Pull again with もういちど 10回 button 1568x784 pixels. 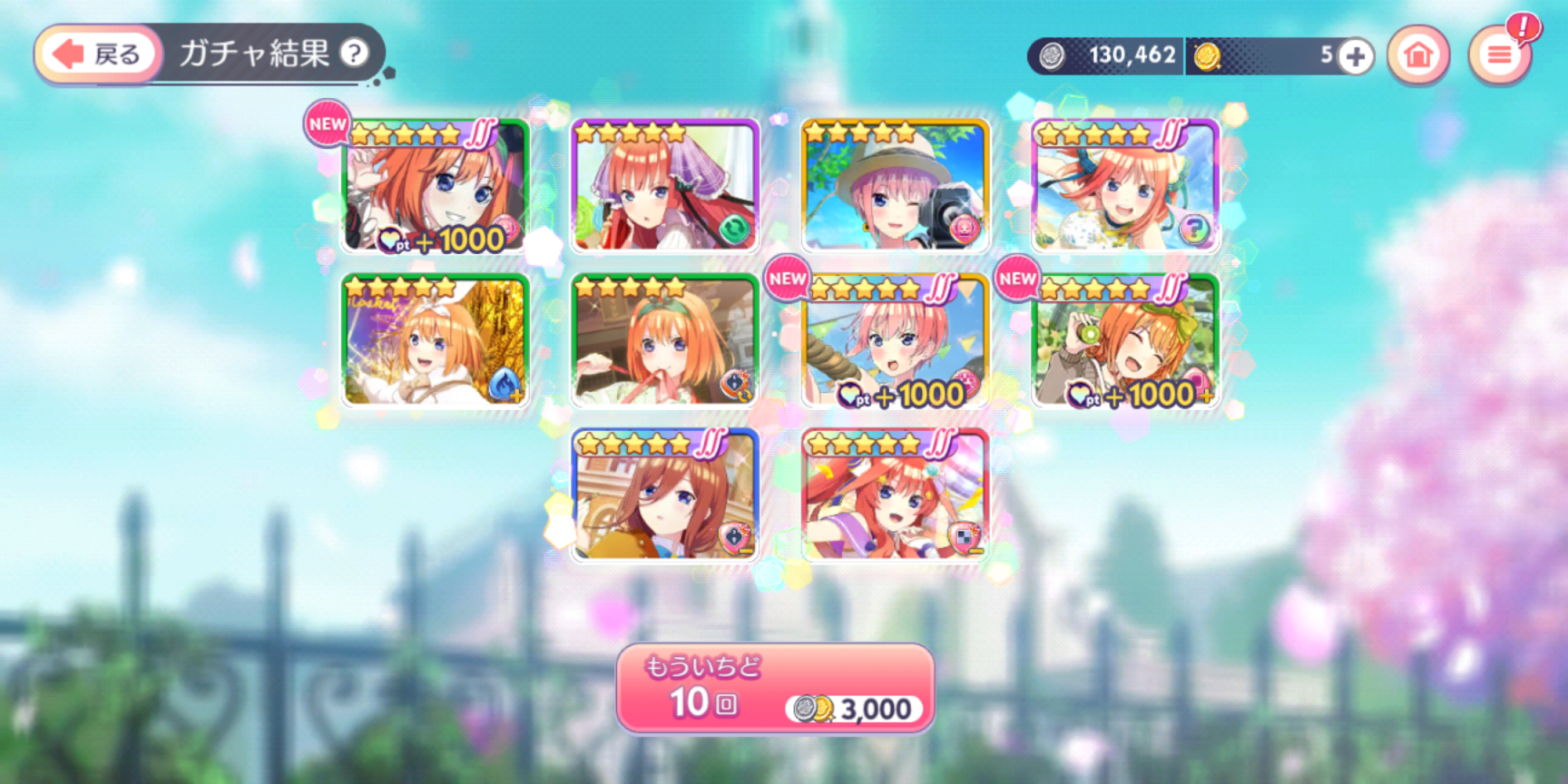click(775, 688)
